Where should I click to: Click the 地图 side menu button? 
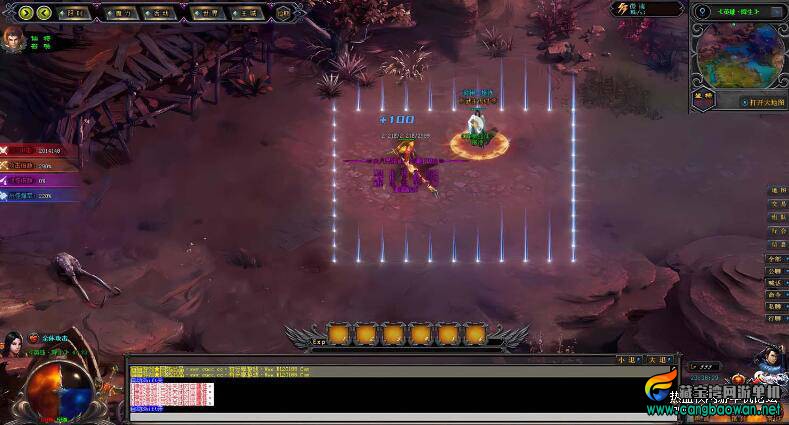(x=778, y=190)
